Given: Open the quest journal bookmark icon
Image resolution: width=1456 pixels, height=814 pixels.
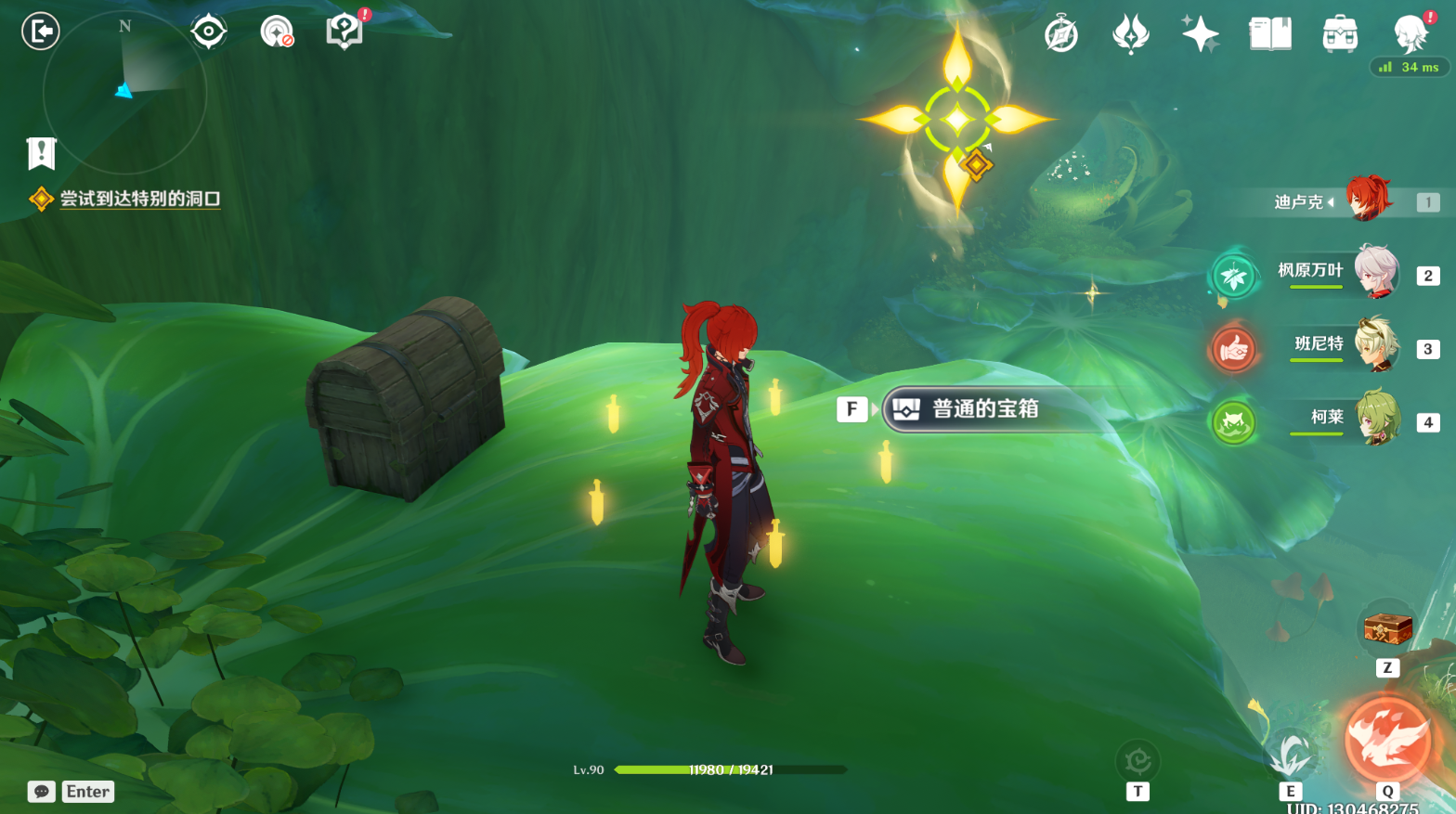Looking at the screenshot, I should [42, 153].
